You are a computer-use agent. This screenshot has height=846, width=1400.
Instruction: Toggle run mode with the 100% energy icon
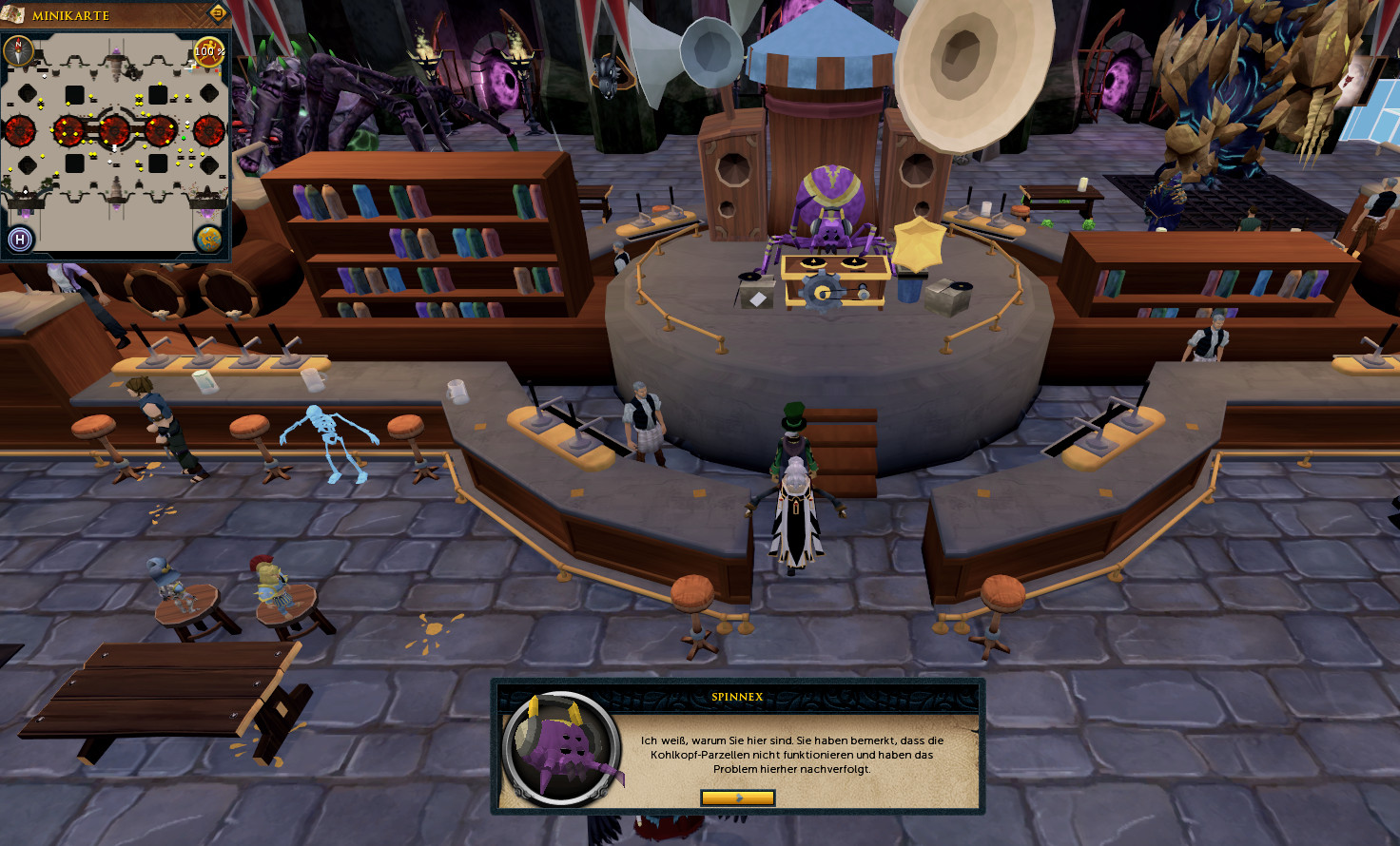pyautogui.click(x=208, y=51)
